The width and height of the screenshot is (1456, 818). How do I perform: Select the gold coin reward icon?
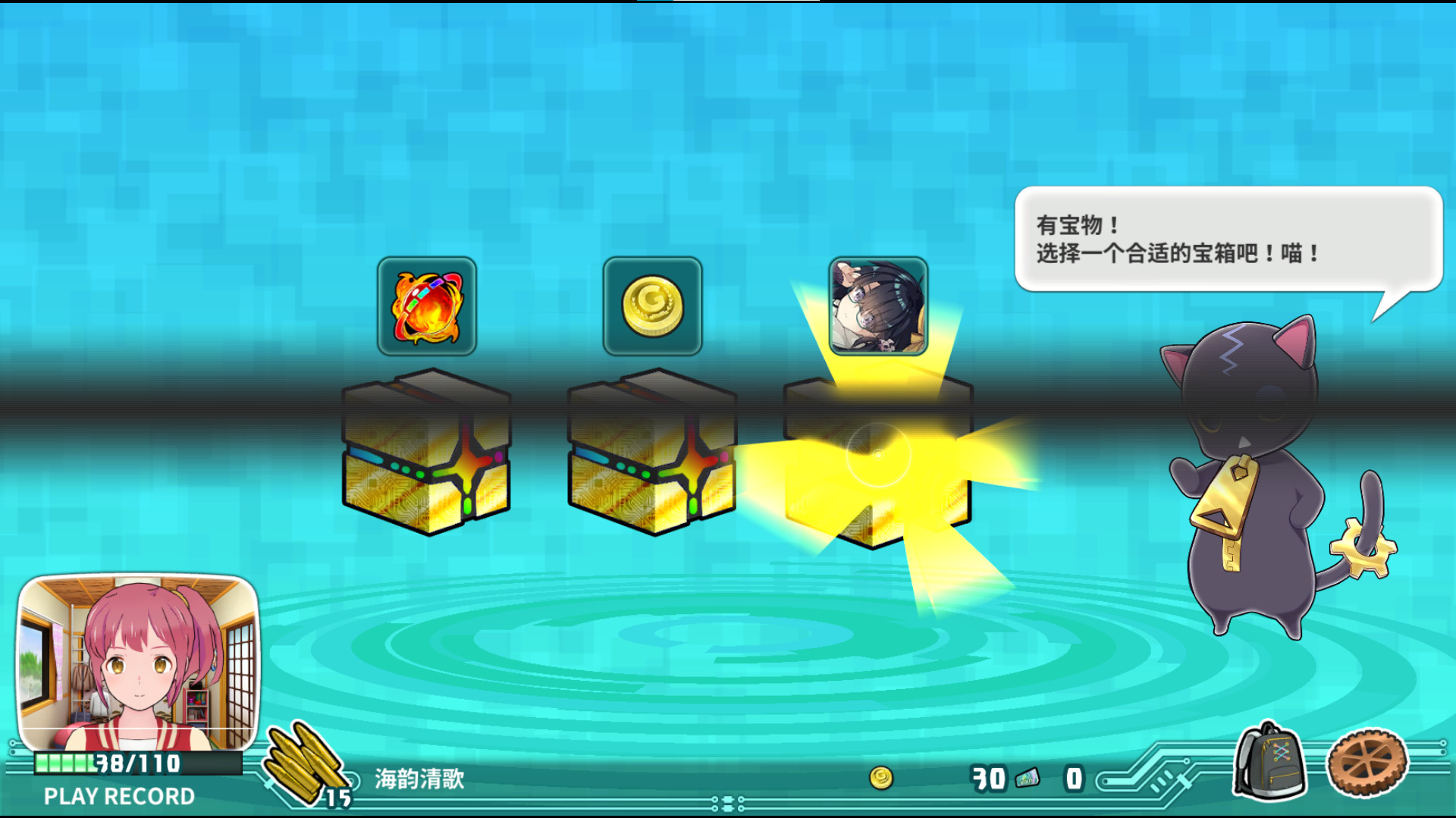pyautogui.click(x=654, y=307)
